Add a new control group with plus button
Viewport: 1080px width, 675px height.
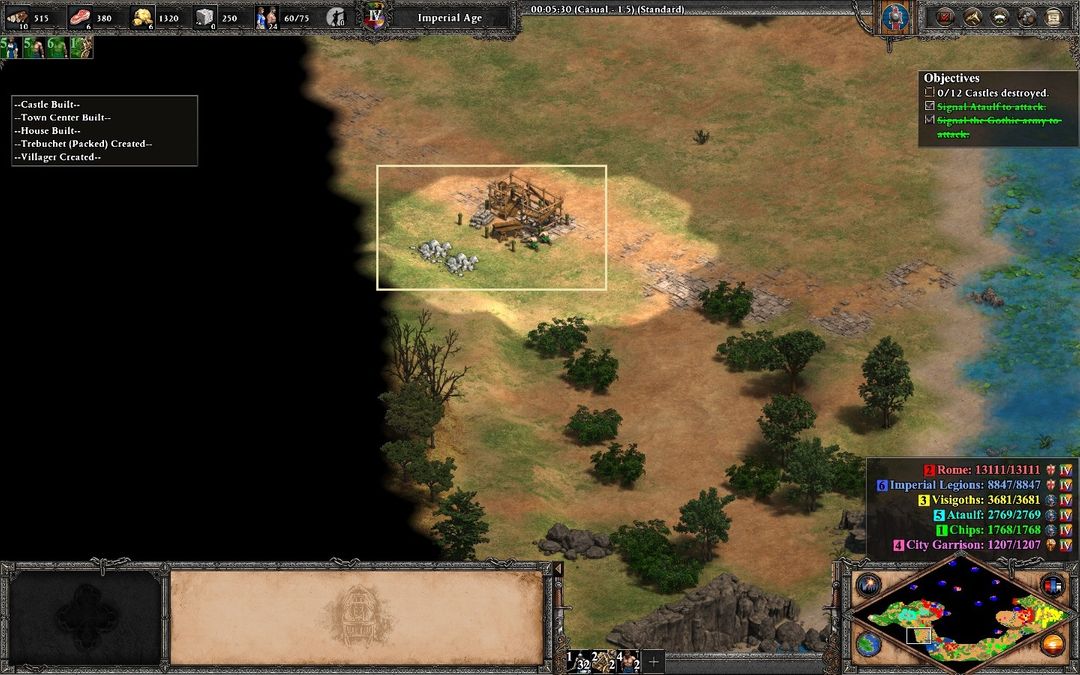tap(654, 661)
